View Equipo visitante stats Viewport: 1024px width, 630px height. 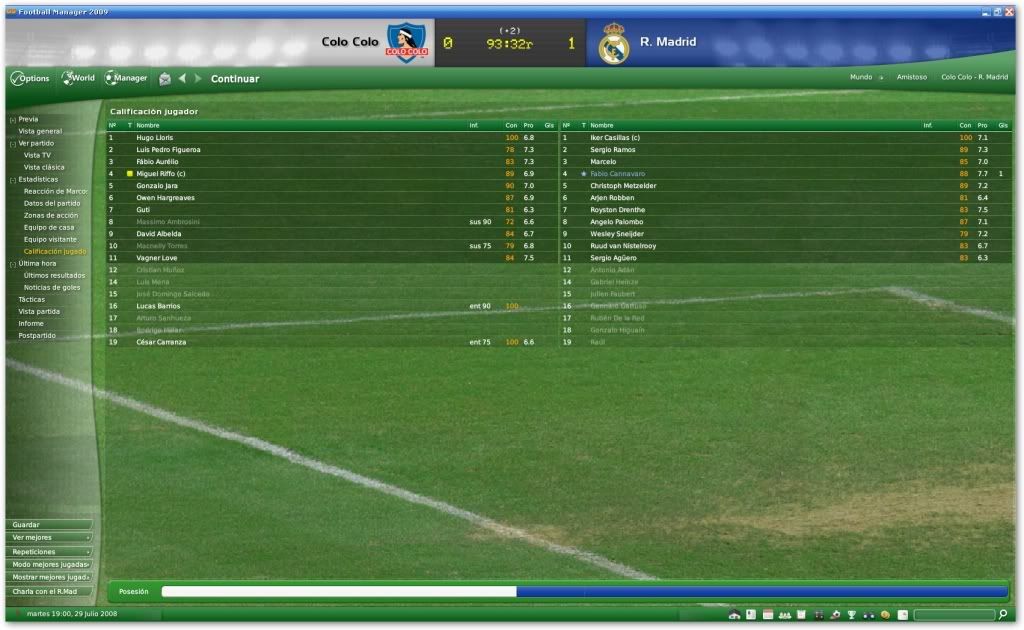50,239
